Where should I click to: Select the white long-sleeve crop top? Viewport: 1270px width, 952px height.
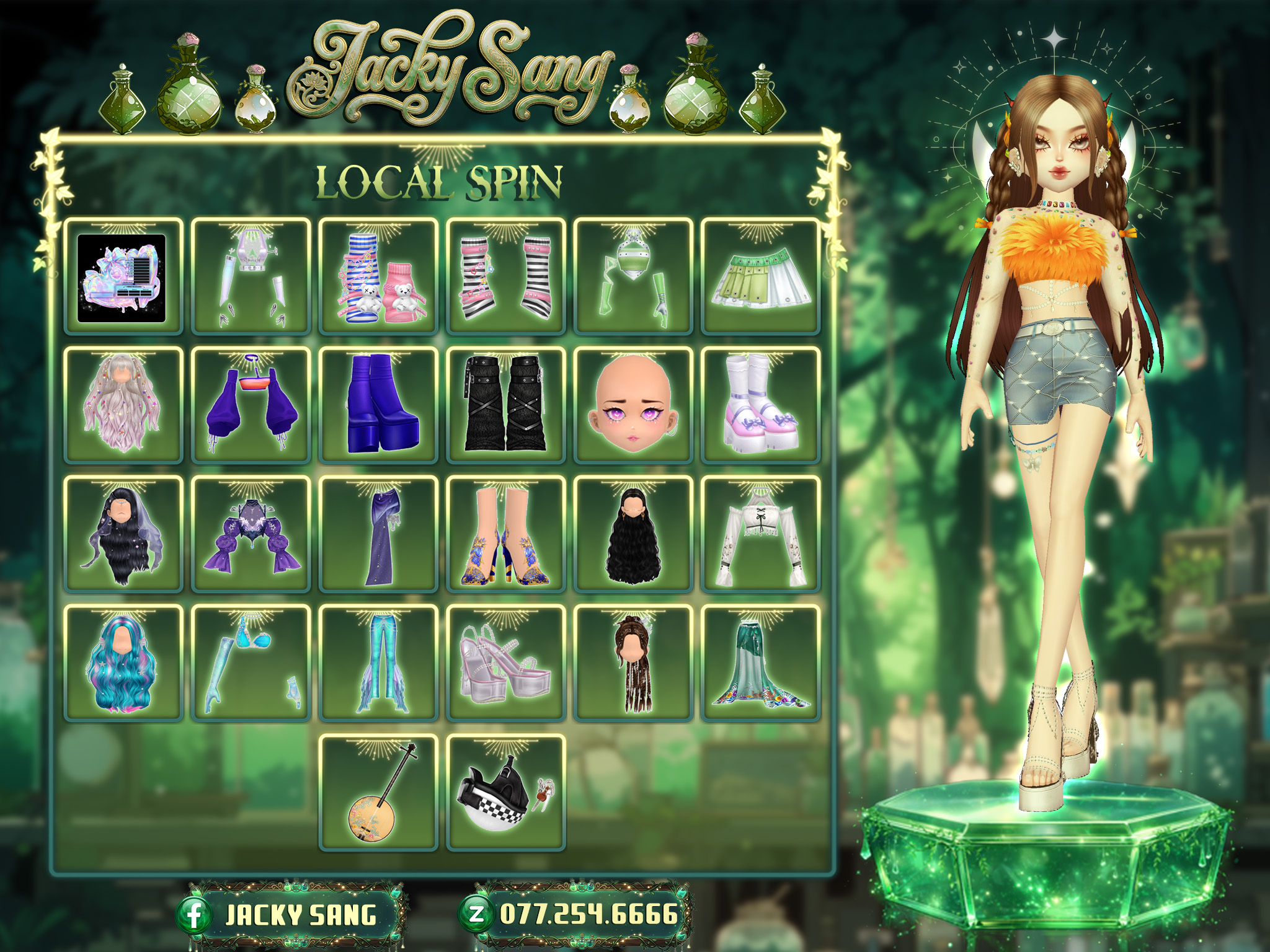[761, 534]
